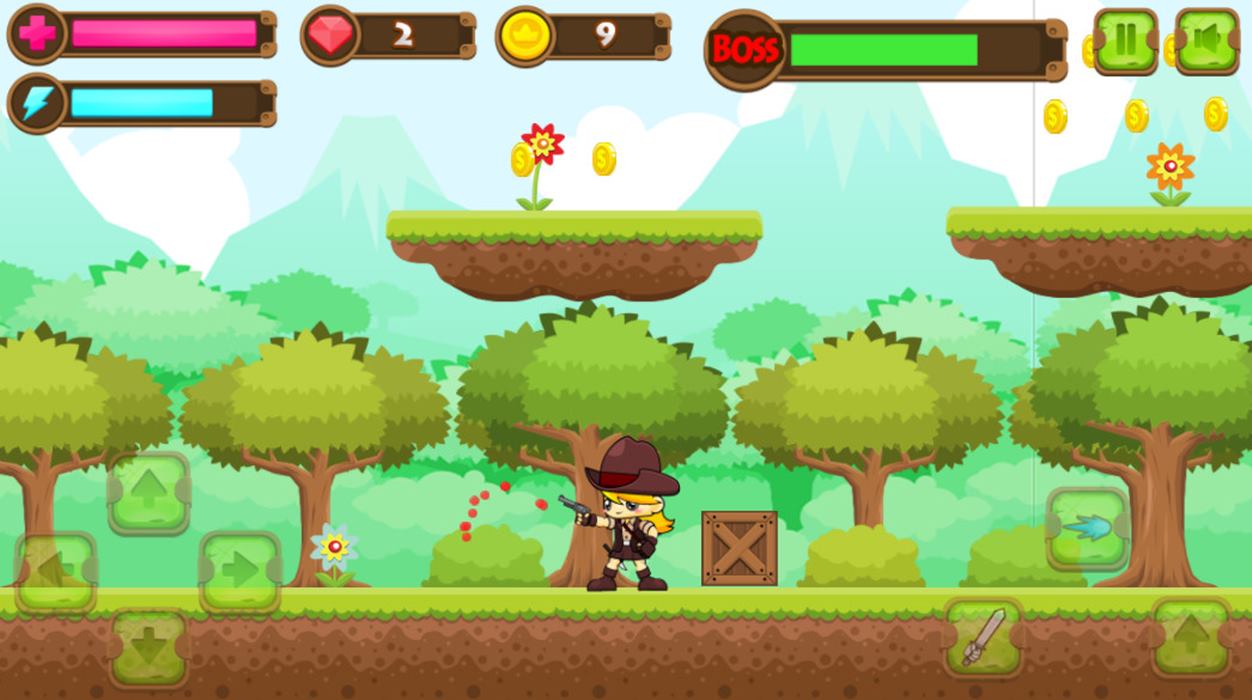Pause the game with the pause button
The height and width of the screenshot is (700, 1252).
pyautogui.click(x=1126, y=41)
